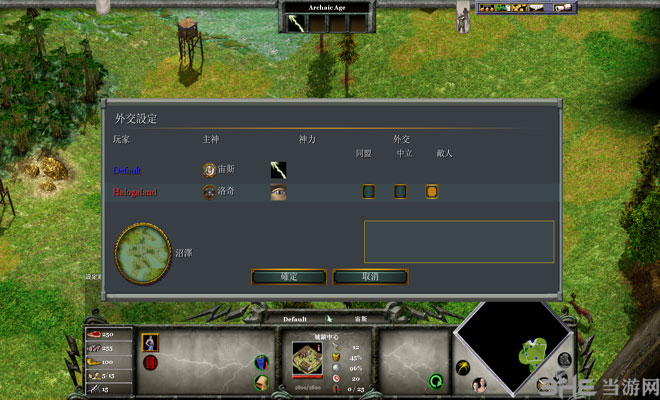Click the swamp map preview thumbnail
The height and width of the screenshot is (400, 660).
[x=142, y=254]
